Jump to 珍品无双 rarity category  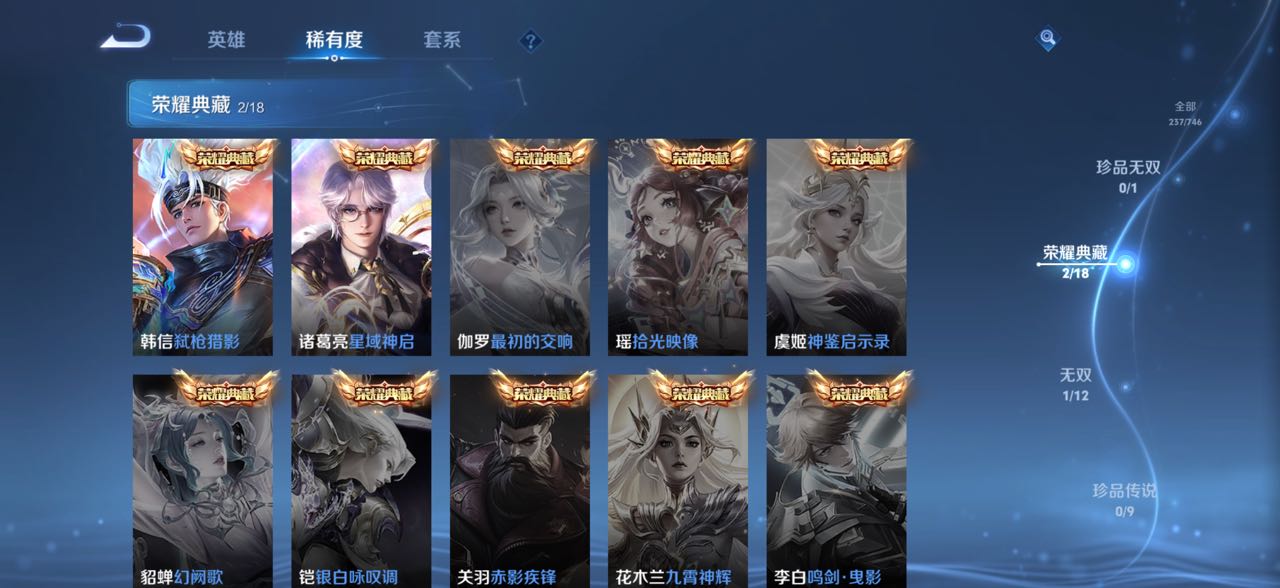pyautogui.click(x=1128, y=175)
